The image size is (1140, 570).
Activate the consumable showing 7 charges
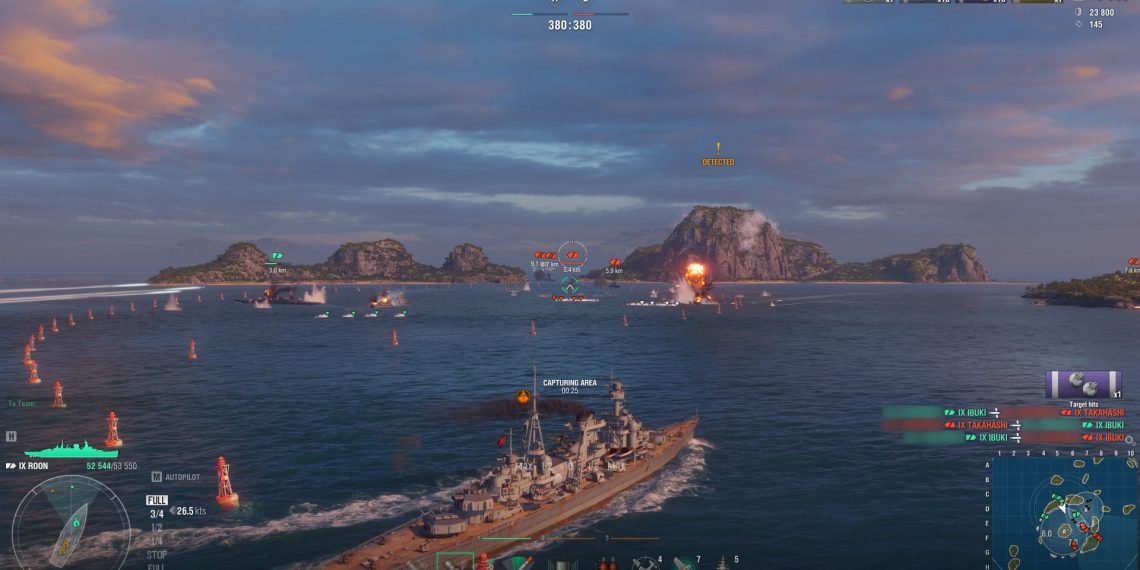coord(684,563)
